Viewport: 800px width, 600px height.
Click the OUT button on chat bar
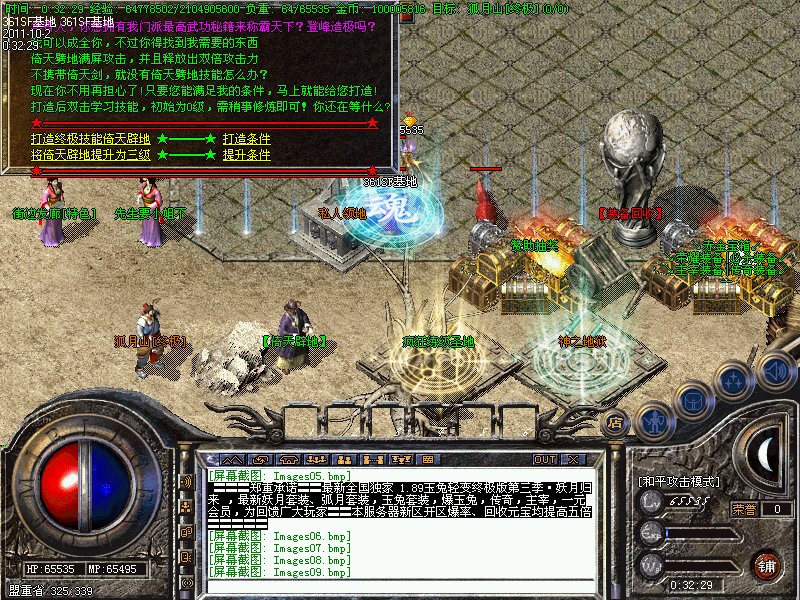click(544, 459)
